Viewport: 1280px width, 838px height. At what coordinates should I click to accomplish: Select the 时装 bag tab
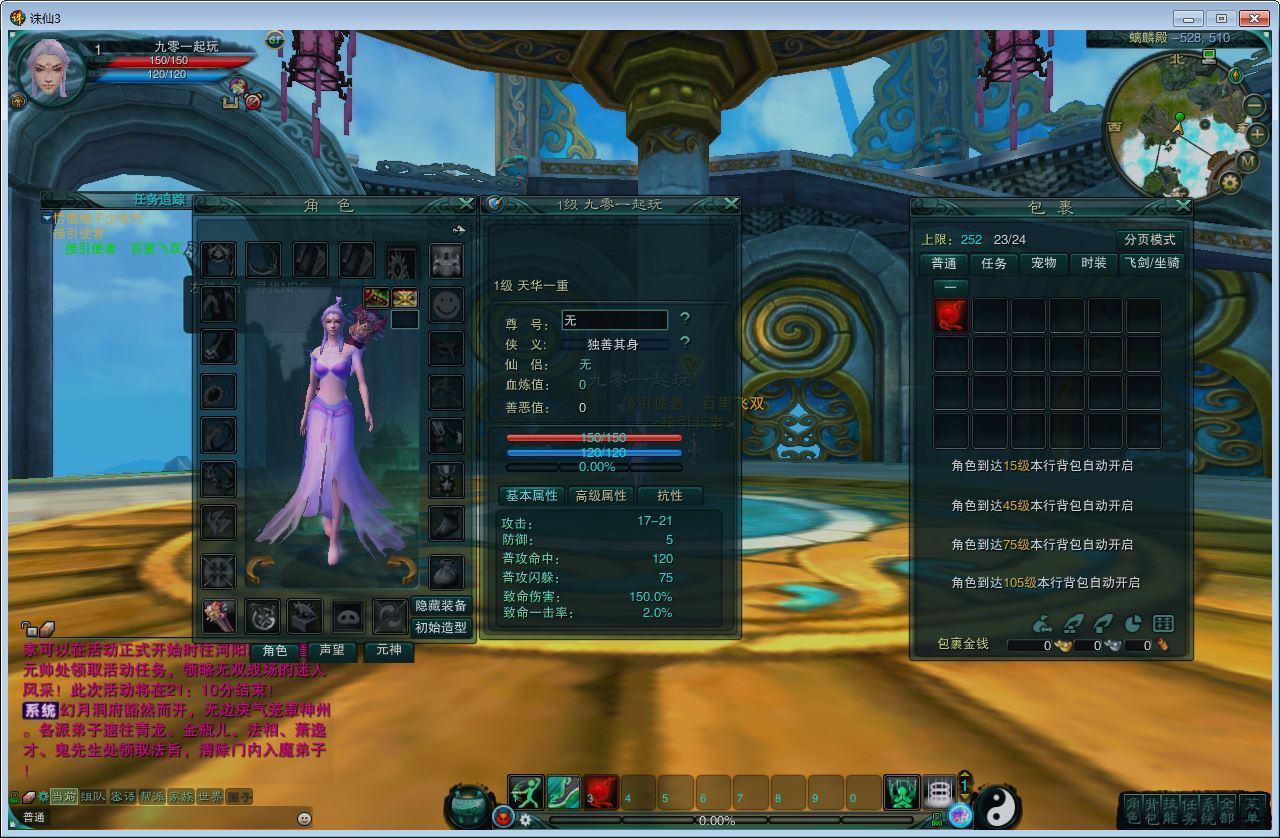[x=1093, y=263]
